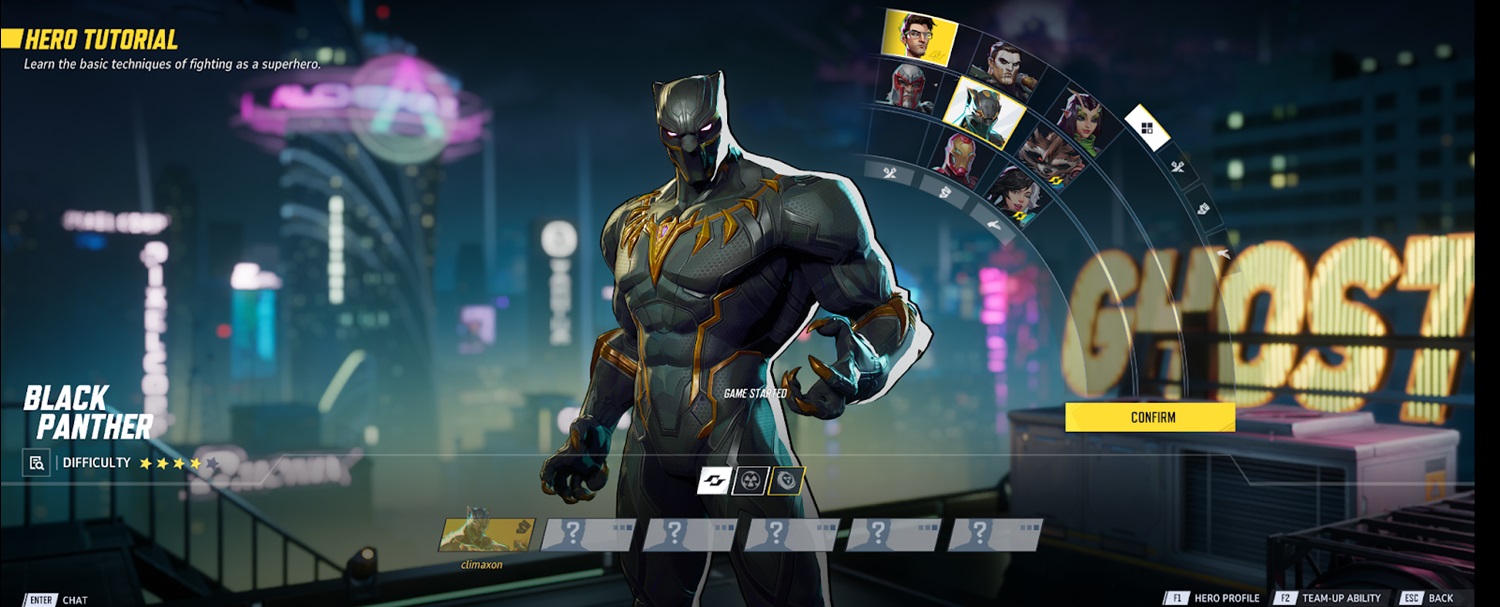The width and height of the screenshot is (1500, 607).
Task: Choose the Mantis hero portrait
Action: 1079,122
